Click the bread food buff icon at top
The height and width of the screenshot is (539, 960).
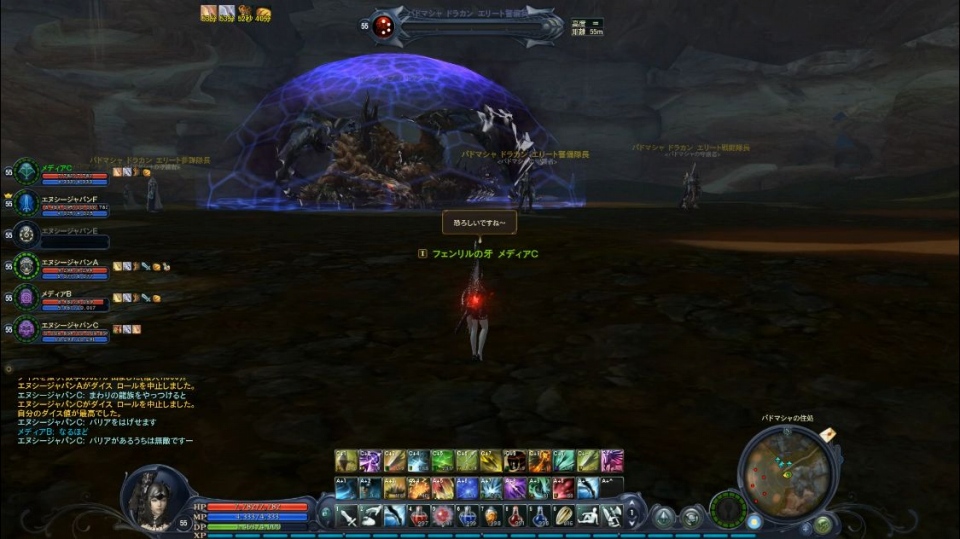[263, 12]
